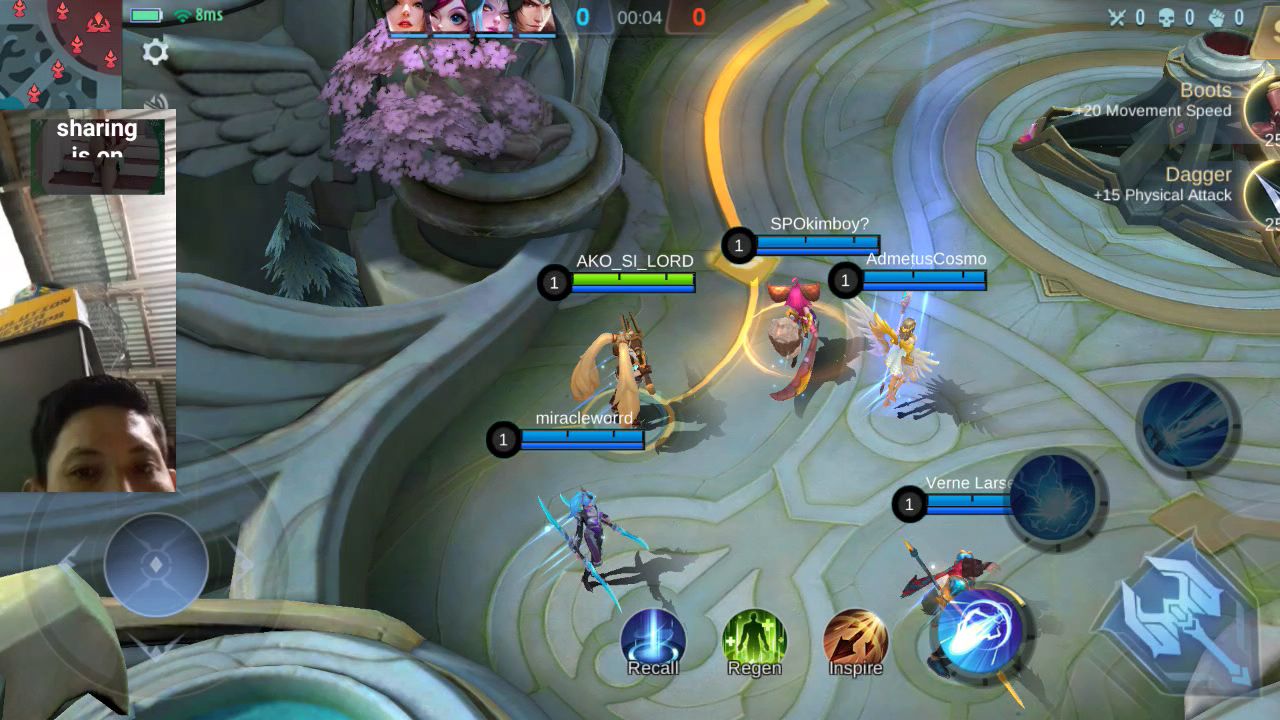The image size is (1280, 720).
Task: Open the settings gear icon
Action: [x=155, y=51]
